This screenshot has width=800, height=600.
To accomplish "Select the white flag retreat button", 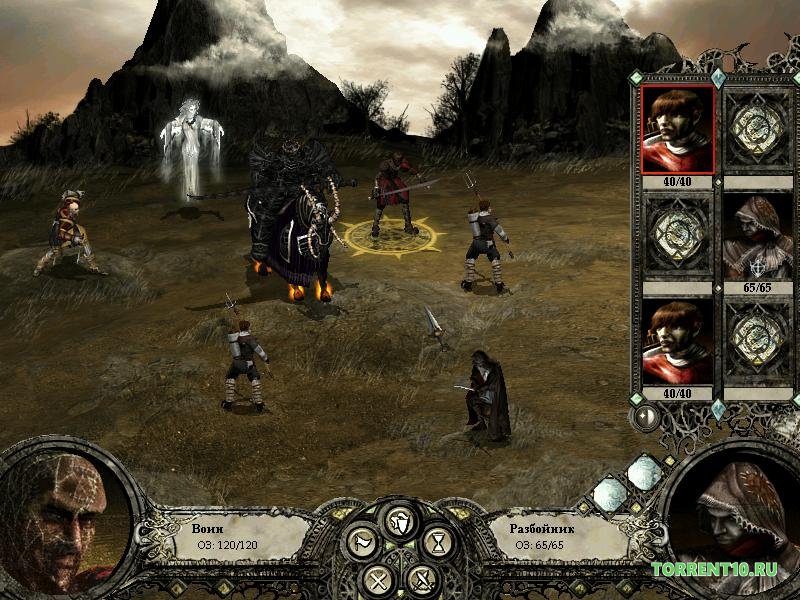I will click(361, 543).
